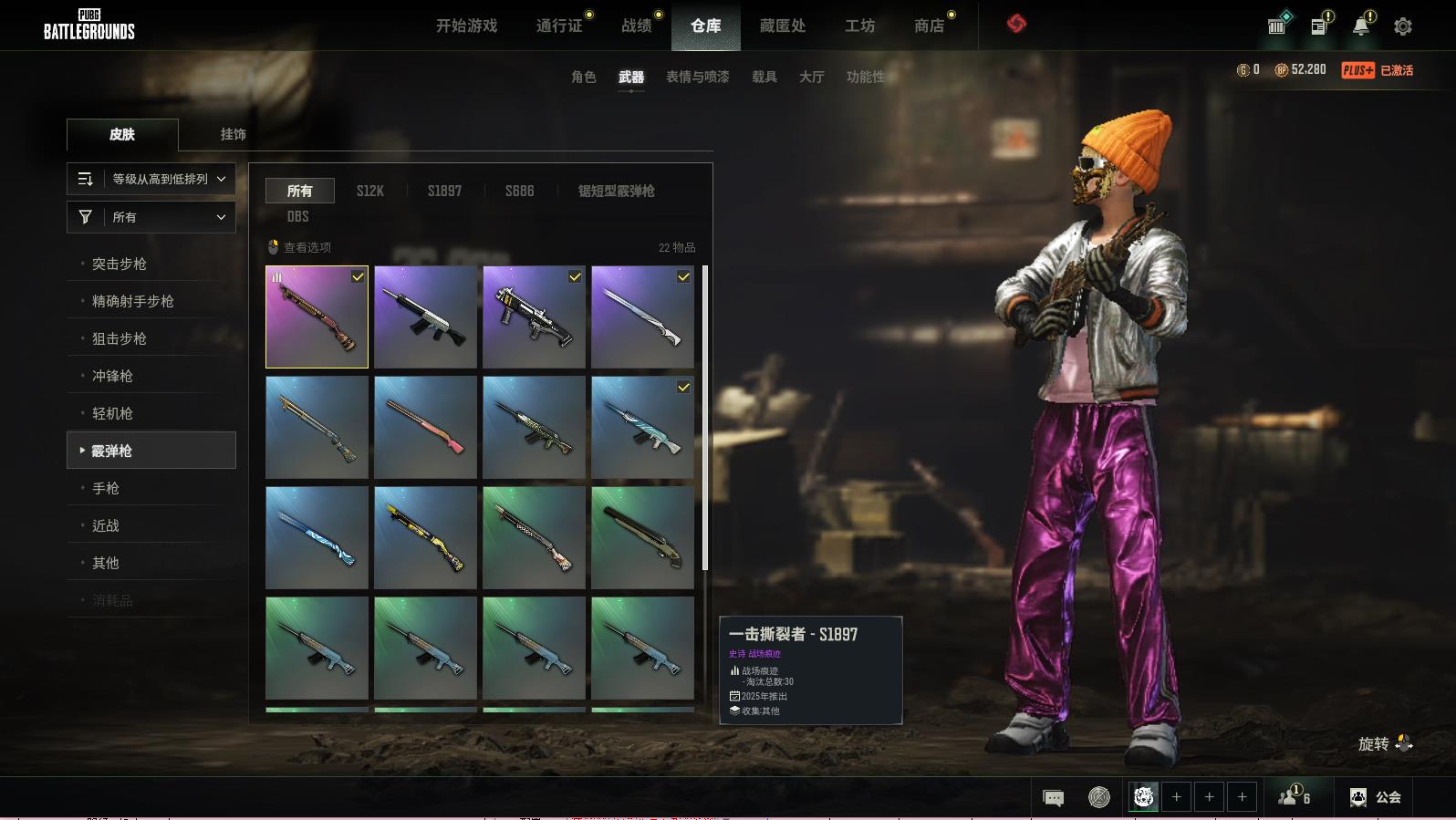Select the 挂饰 charms tab
This screenshot has width=1456, height=820.
(x=233, y=134)
